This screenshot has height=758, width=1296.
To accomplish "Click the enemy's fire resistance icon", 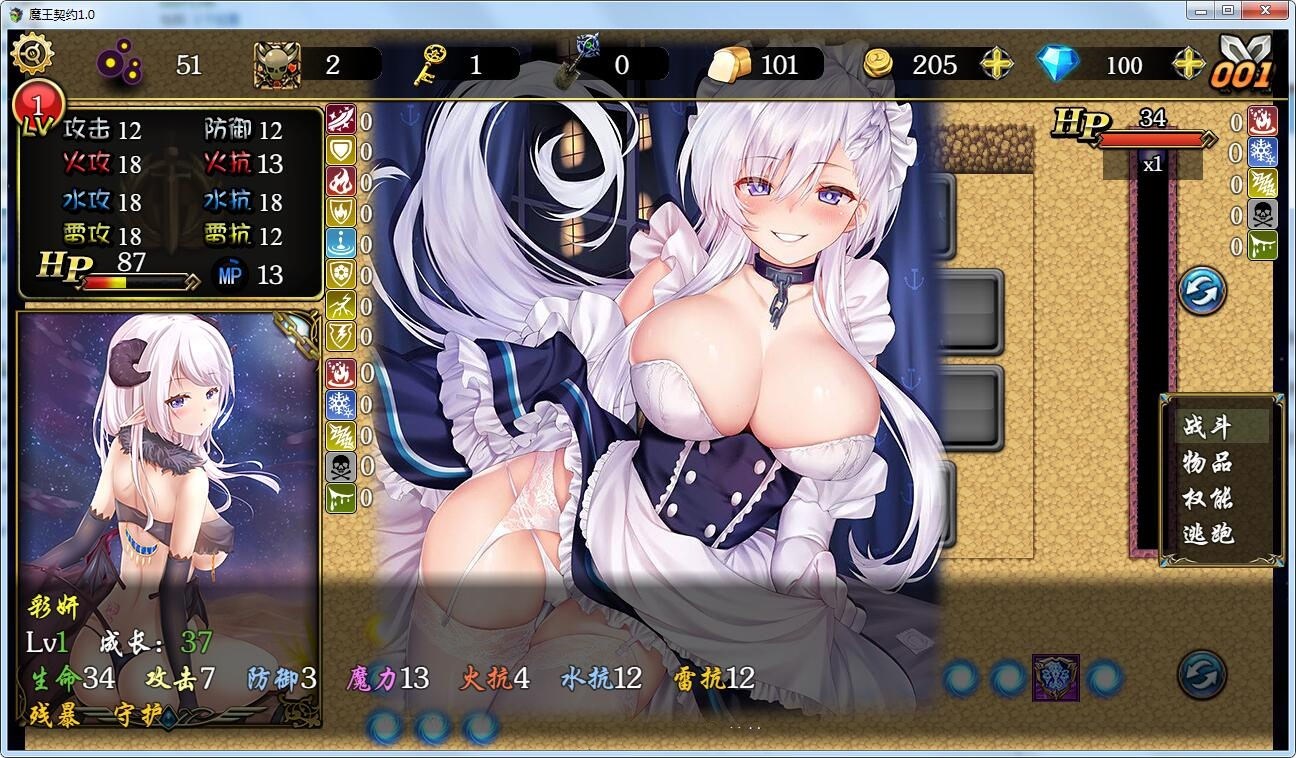I will 1263,122.
